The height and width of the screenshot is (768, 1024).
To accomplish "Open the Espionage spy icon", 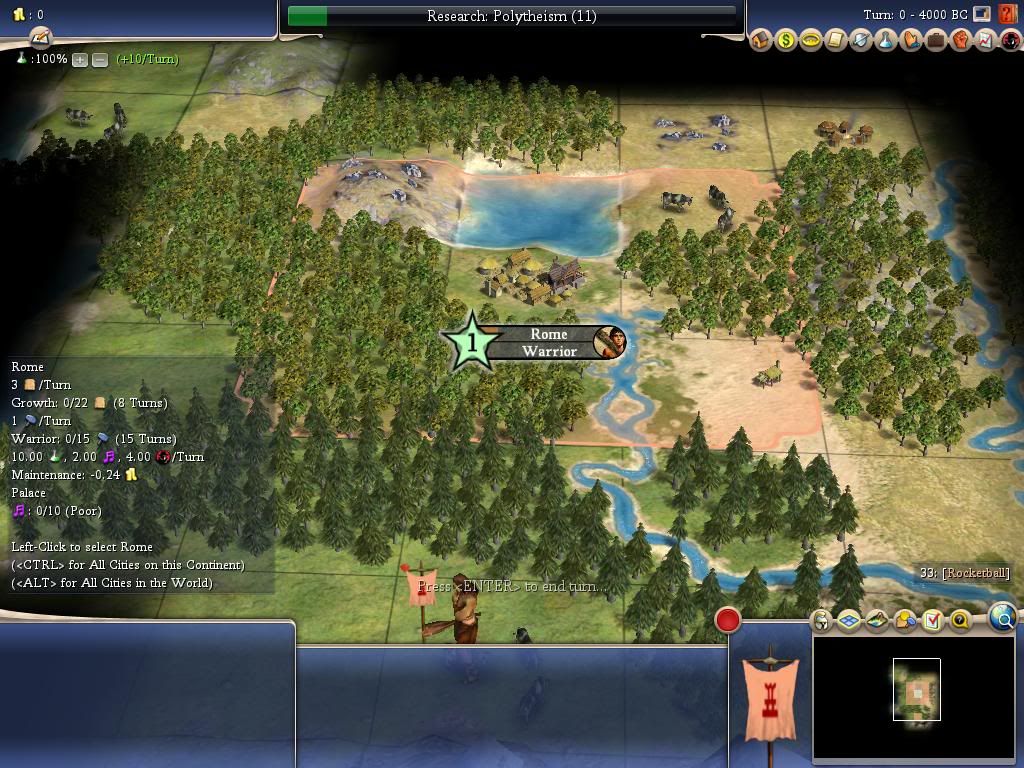I will (x=1009, y=41).
